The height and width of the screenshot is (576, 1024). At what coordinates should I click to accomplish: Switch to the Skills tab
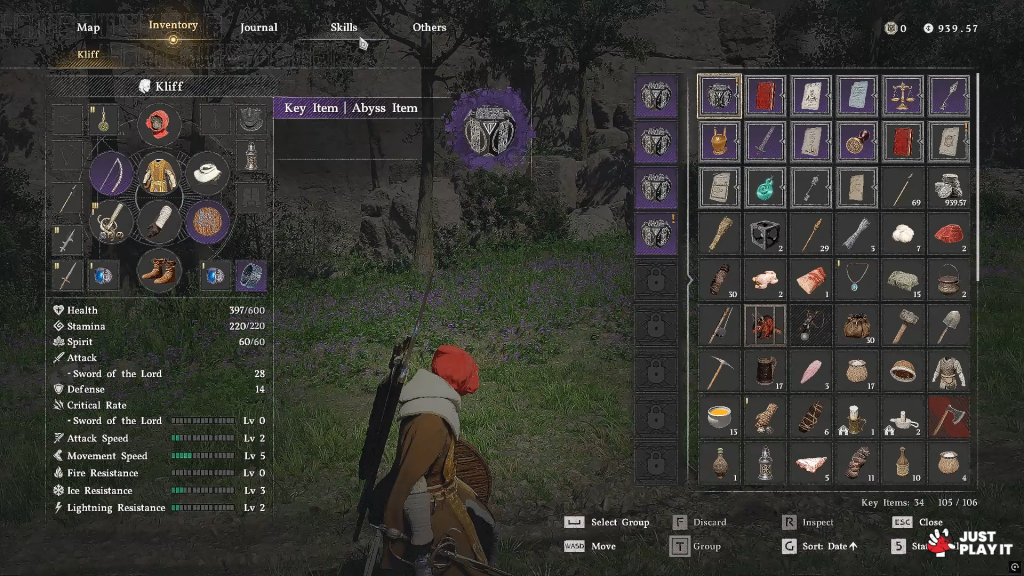tap(344, 27)
